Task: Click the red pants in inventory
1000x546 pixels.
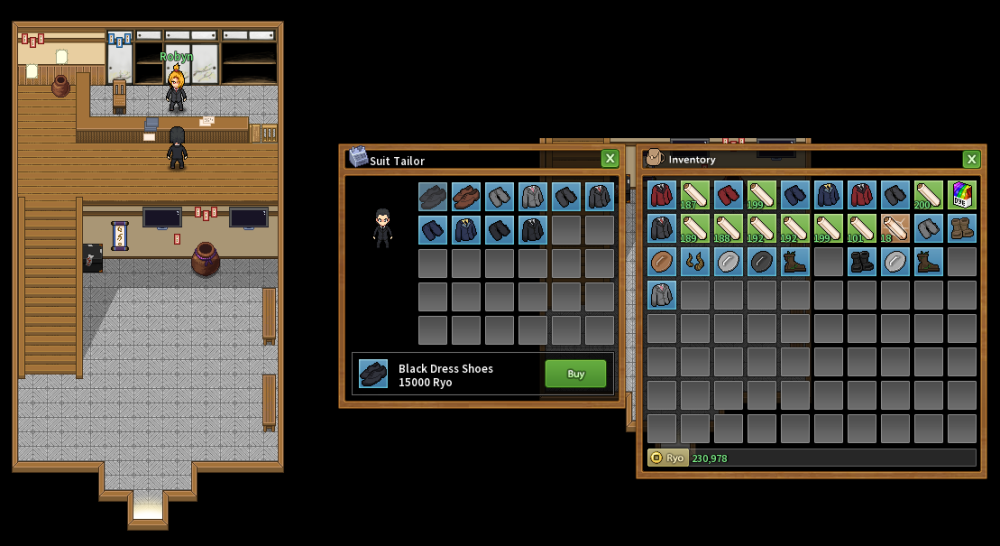Action: pos(728,195)
